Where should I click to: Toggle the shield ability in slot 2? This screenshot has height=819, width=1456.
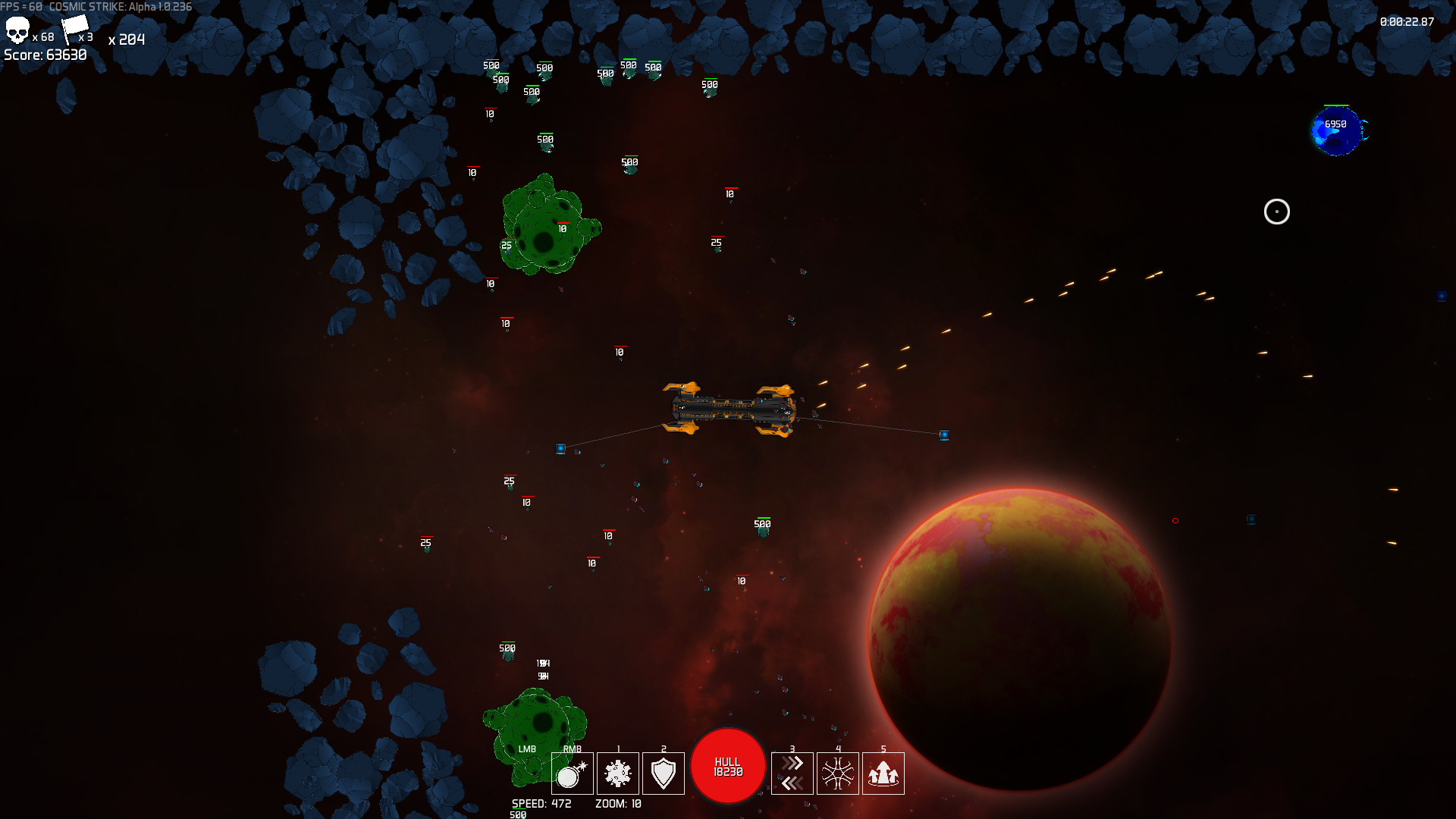click(664, 773)
